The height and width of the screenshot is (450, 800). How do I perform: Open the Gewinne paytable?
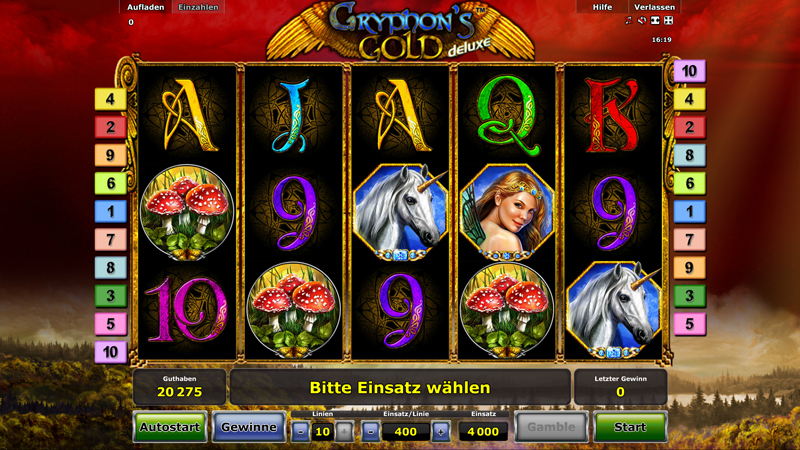249,427
